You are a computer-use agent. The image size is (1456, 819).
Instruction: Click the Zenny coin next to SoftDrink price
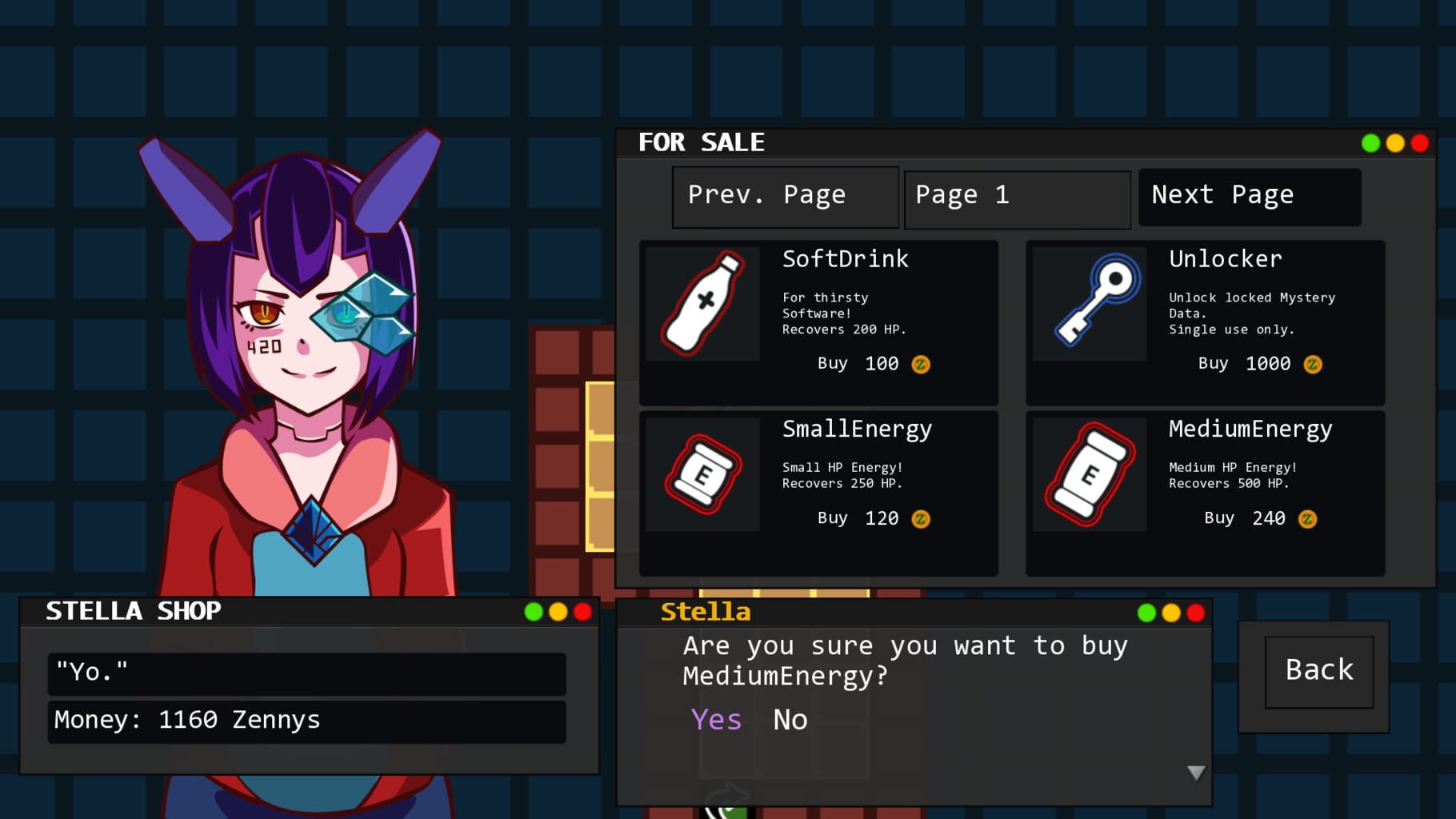click(x=923, y=364)
